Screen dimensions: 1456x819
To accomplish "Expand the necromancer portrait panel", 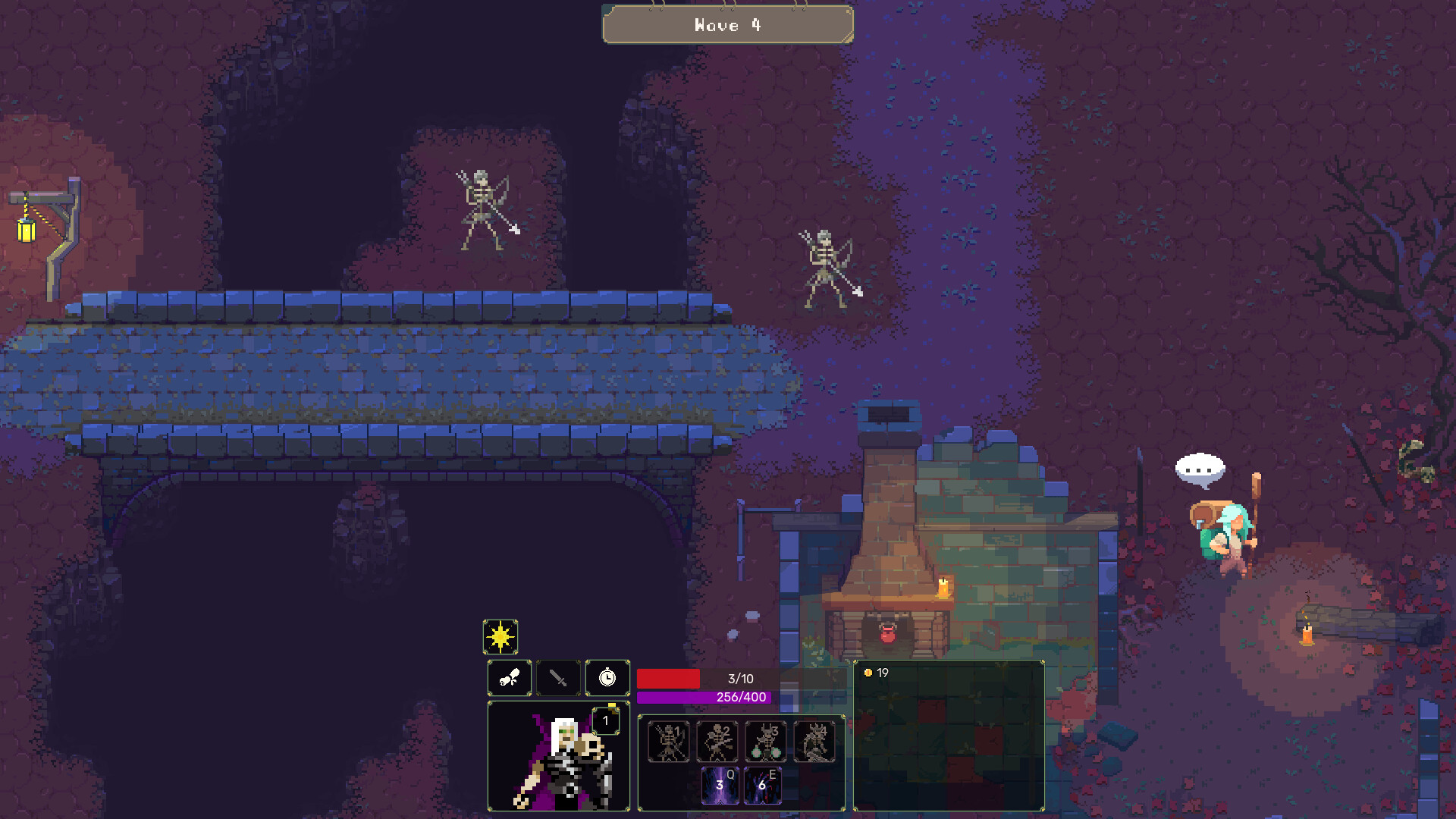I will (559, 758).
